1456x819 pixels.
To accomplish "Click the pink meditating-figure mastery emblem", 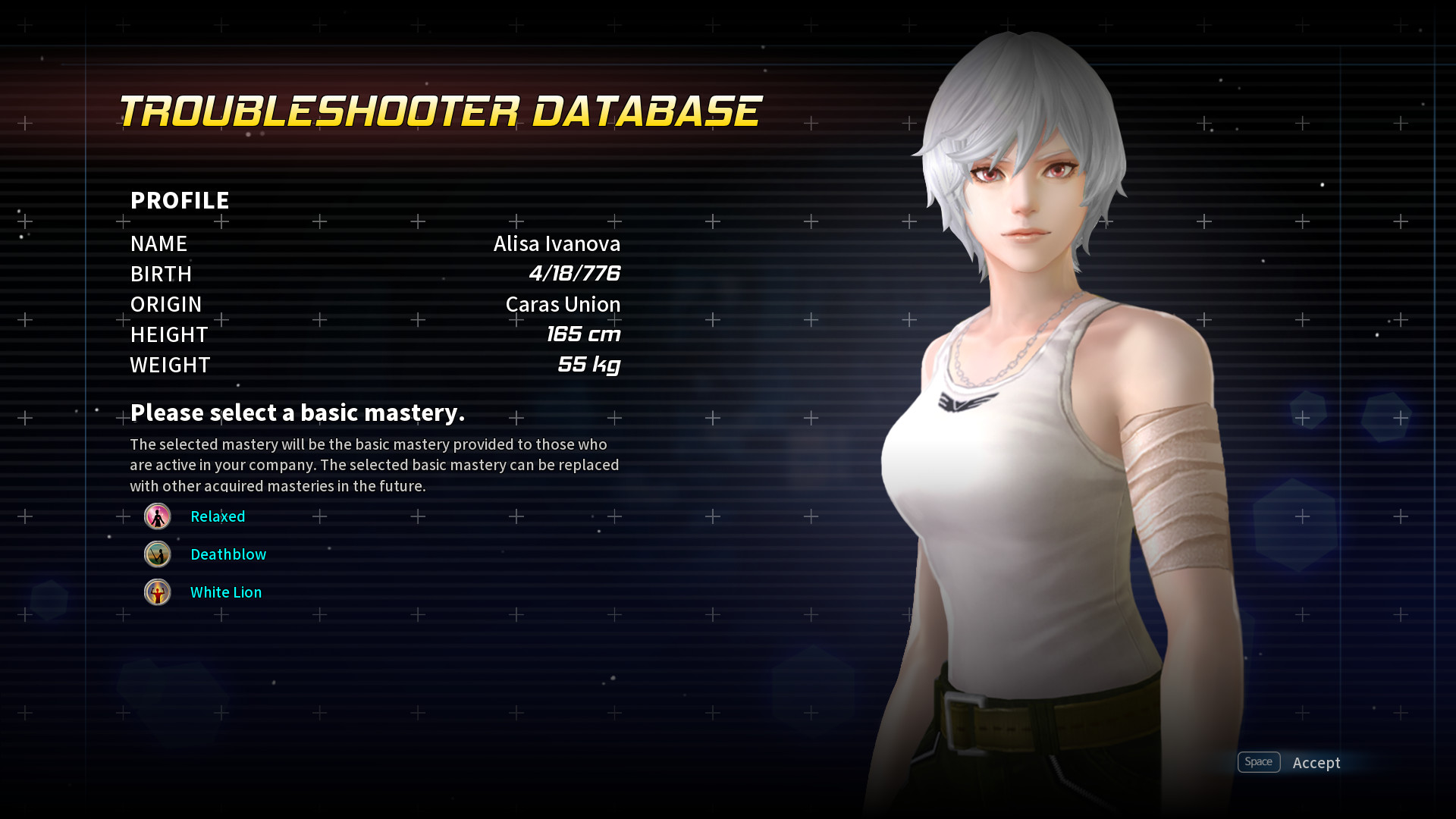I will (x=157, y=516).
